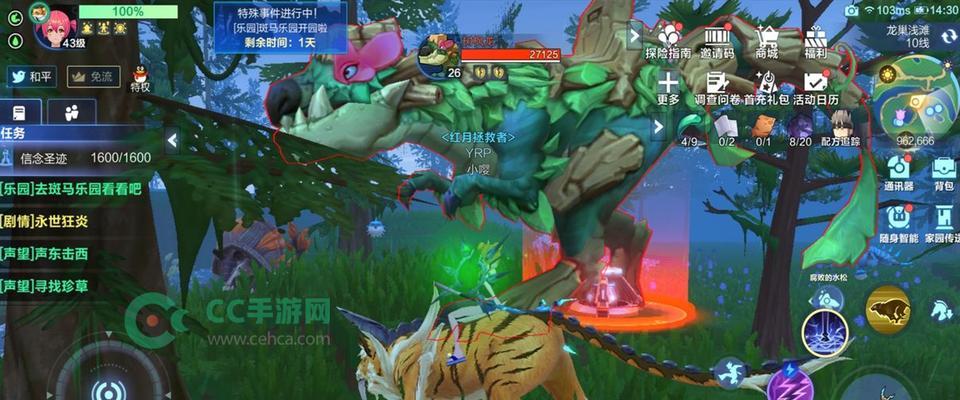Screen dimensions: 960x400
Task: Open the 邀请码 invite code menu
Action: coord(716,41)
